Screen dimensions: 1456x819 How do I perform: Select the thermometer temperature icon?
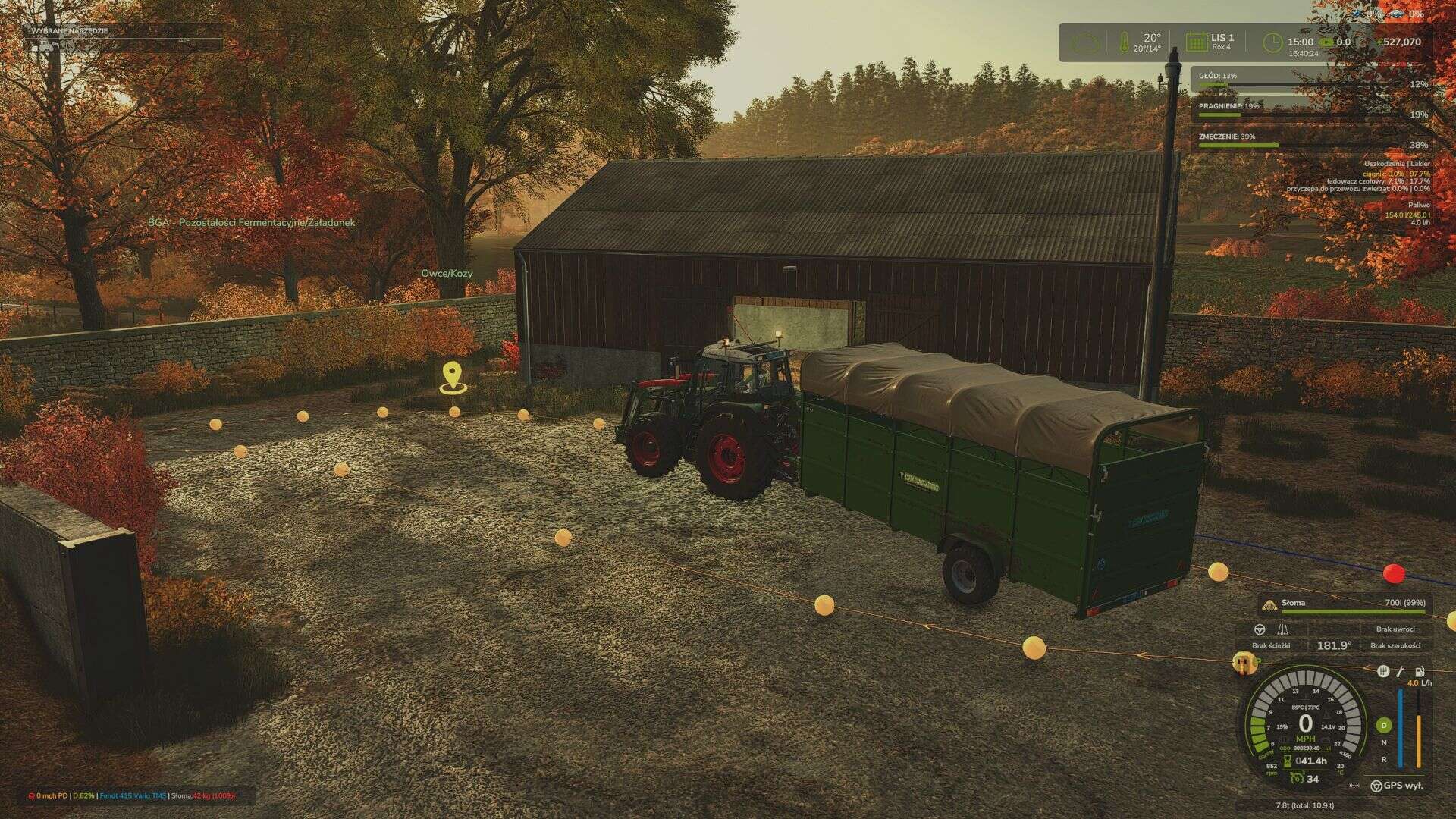click(x=1125, y=41)
